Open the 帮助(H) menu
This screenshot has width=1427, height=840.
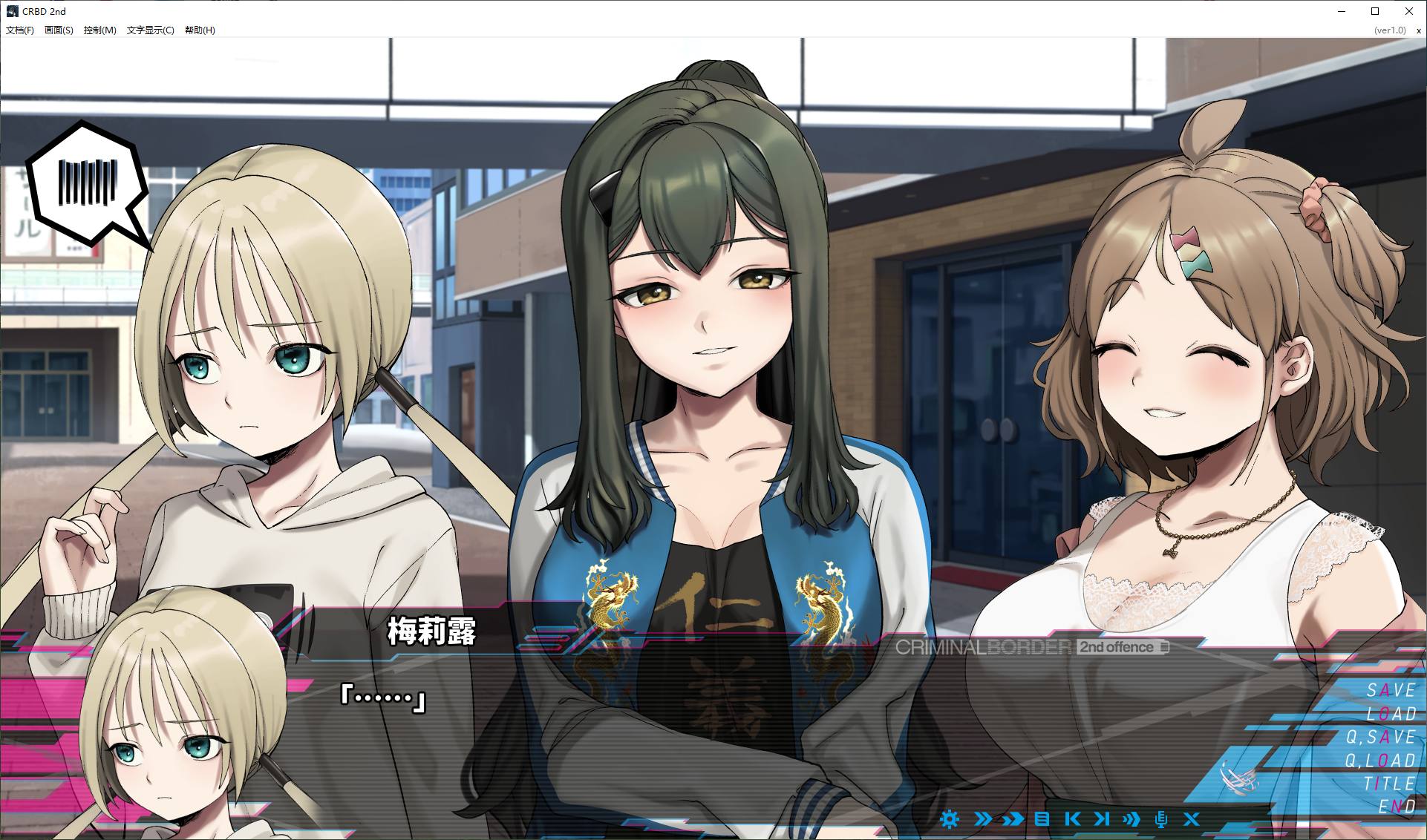pos(200,30)
